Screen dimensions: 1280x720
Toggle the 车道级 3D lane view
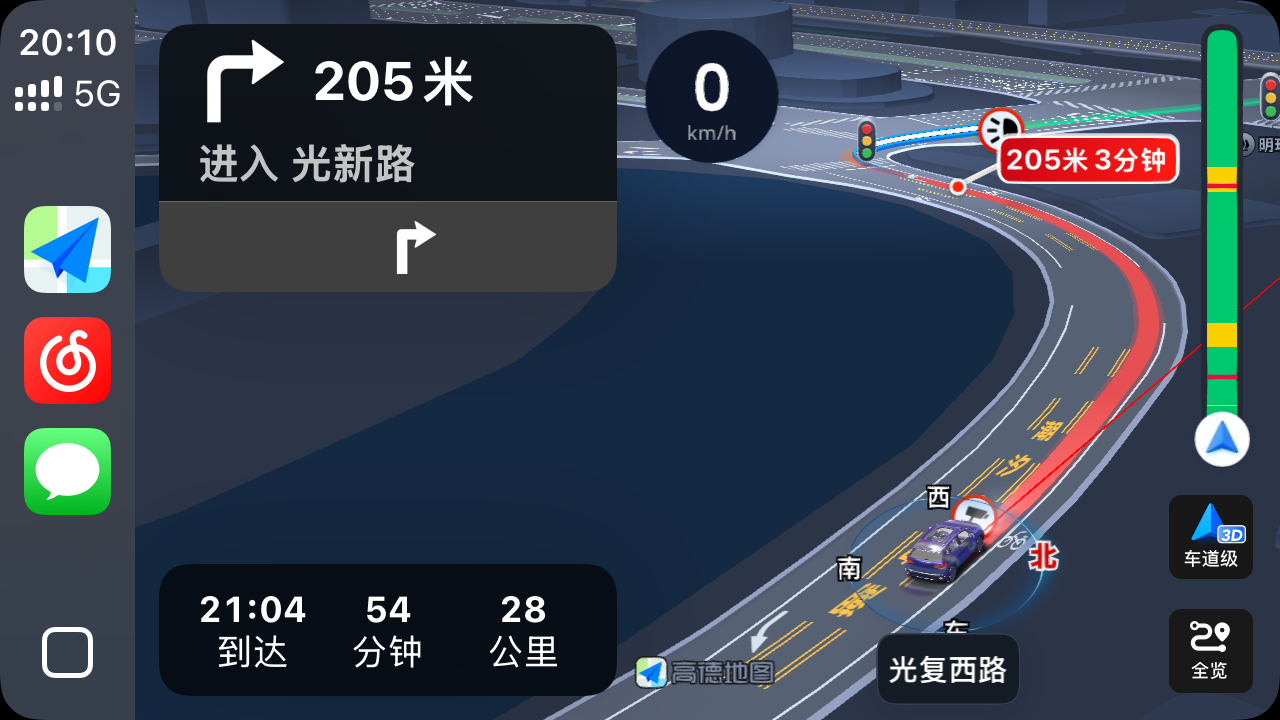pyautogui.click(x=1210, y=537)
